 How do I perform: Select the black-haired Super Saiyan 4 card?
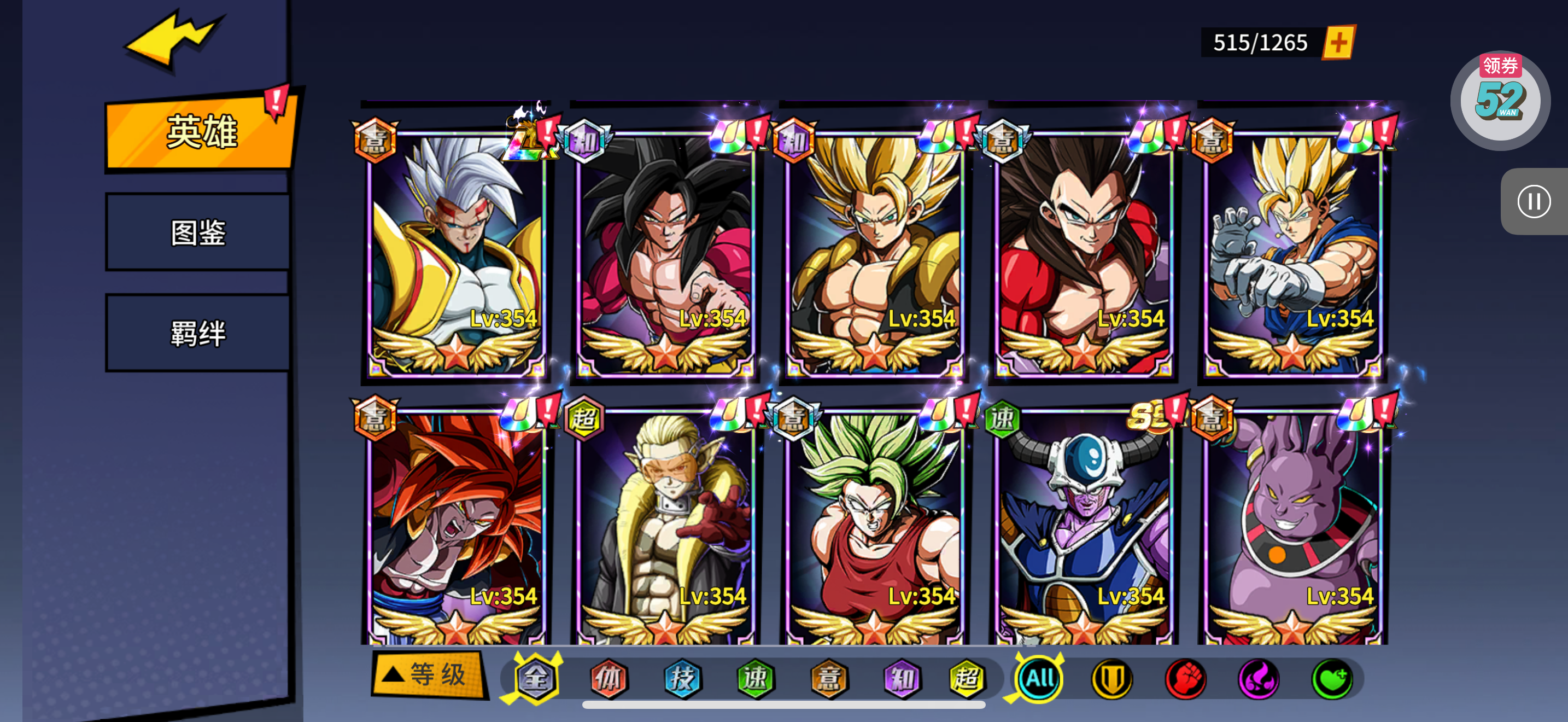pyautogui.click(x=665, y=249)
